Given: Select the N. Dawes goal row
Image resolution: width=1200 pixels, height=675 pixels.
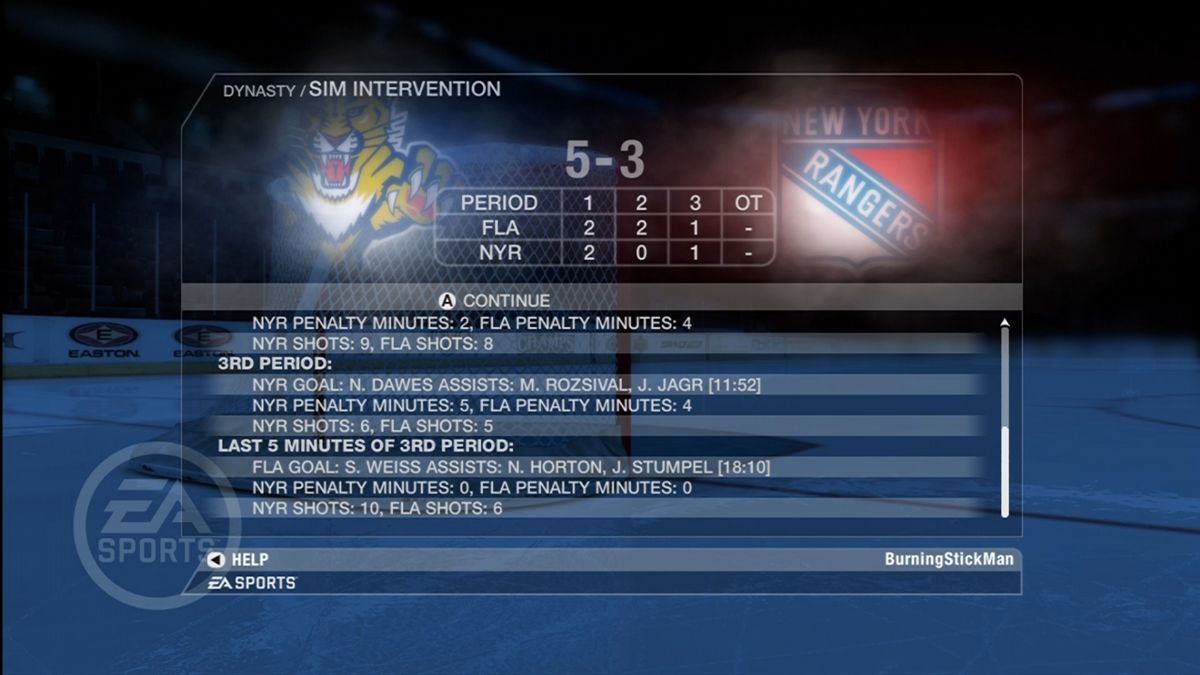Looking at the screenshot, I should pyautogui.click(x=510, y=385).
